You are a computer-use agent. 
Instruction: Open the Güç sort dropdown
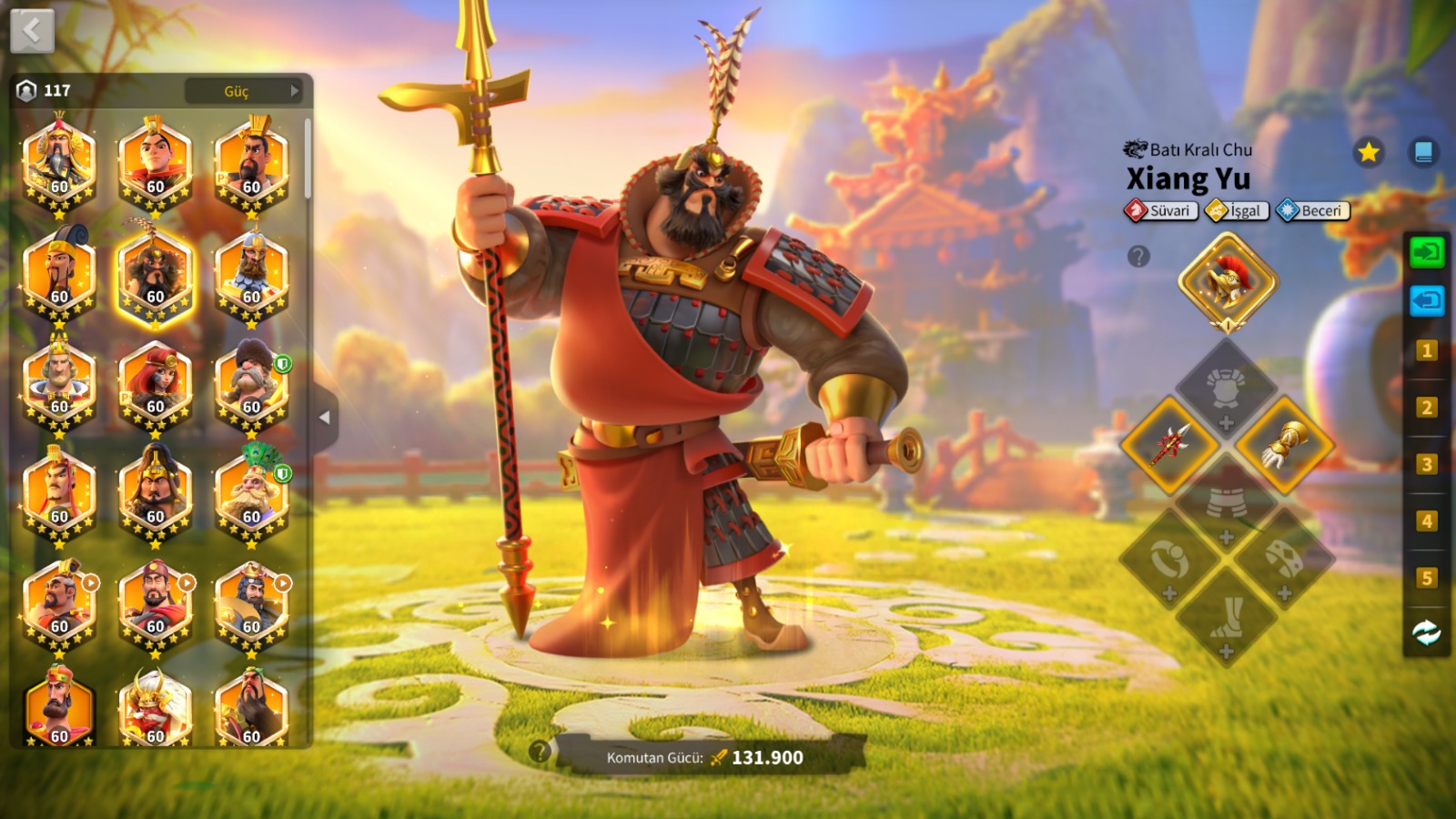click(x=244, y=91)
